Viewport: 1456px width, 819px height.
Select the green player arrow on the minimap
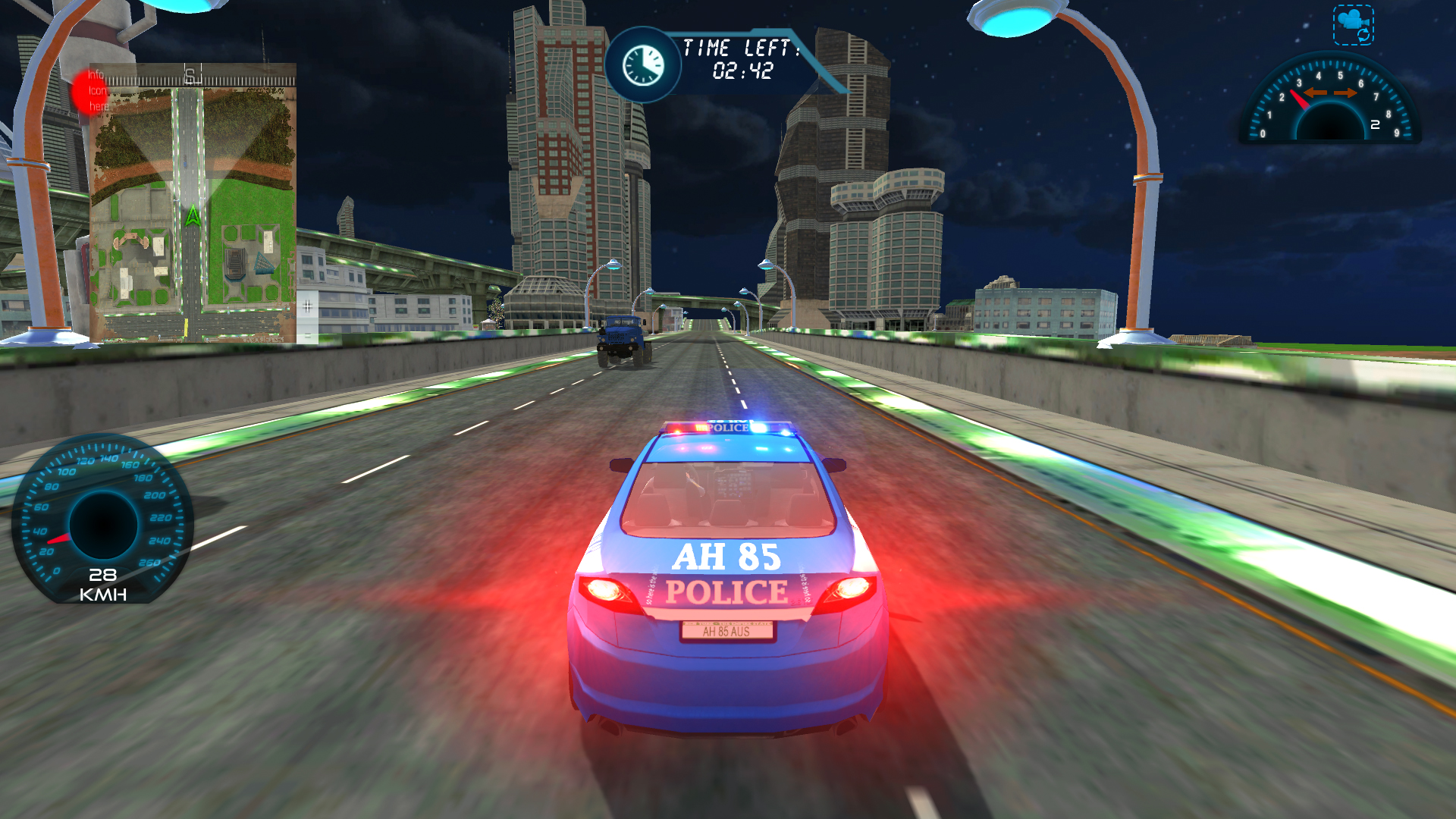coord(191,214)
